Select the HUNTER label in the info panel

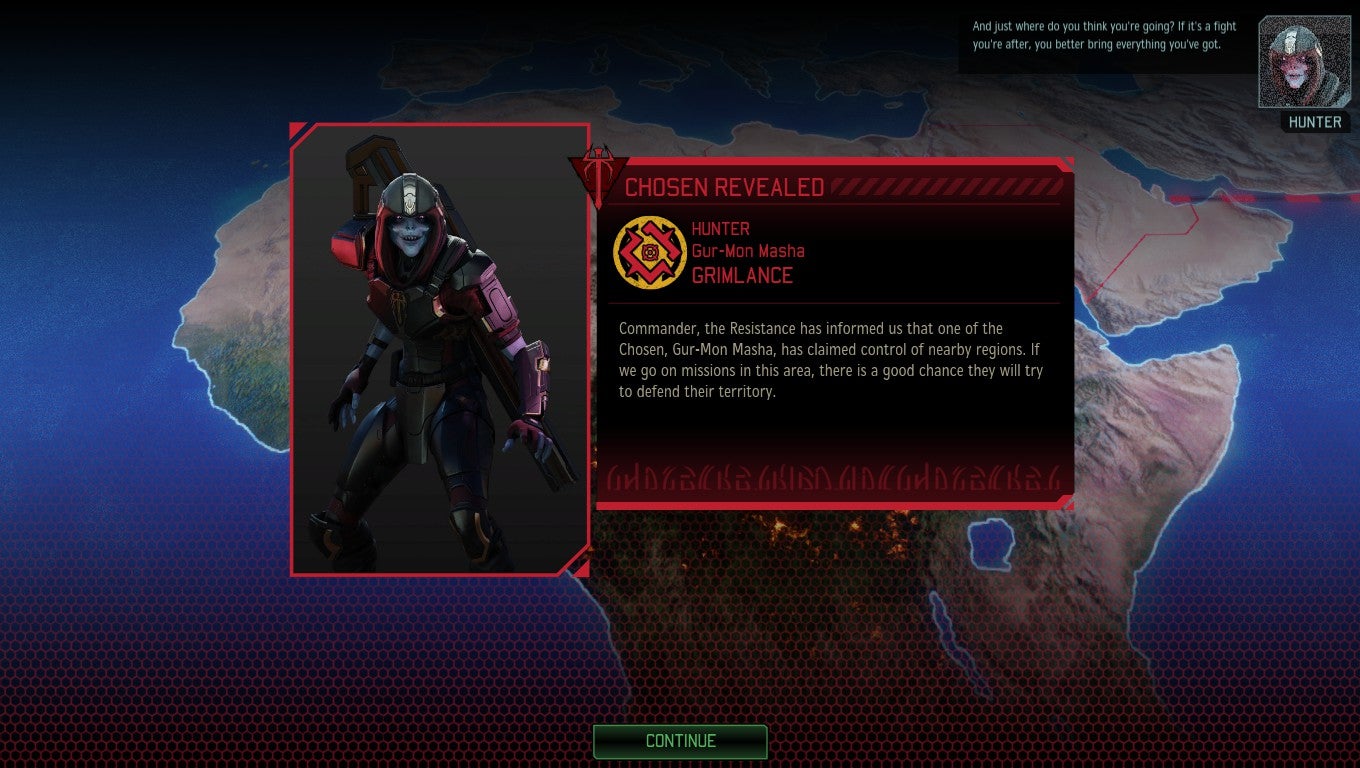(x=719, y=228)
